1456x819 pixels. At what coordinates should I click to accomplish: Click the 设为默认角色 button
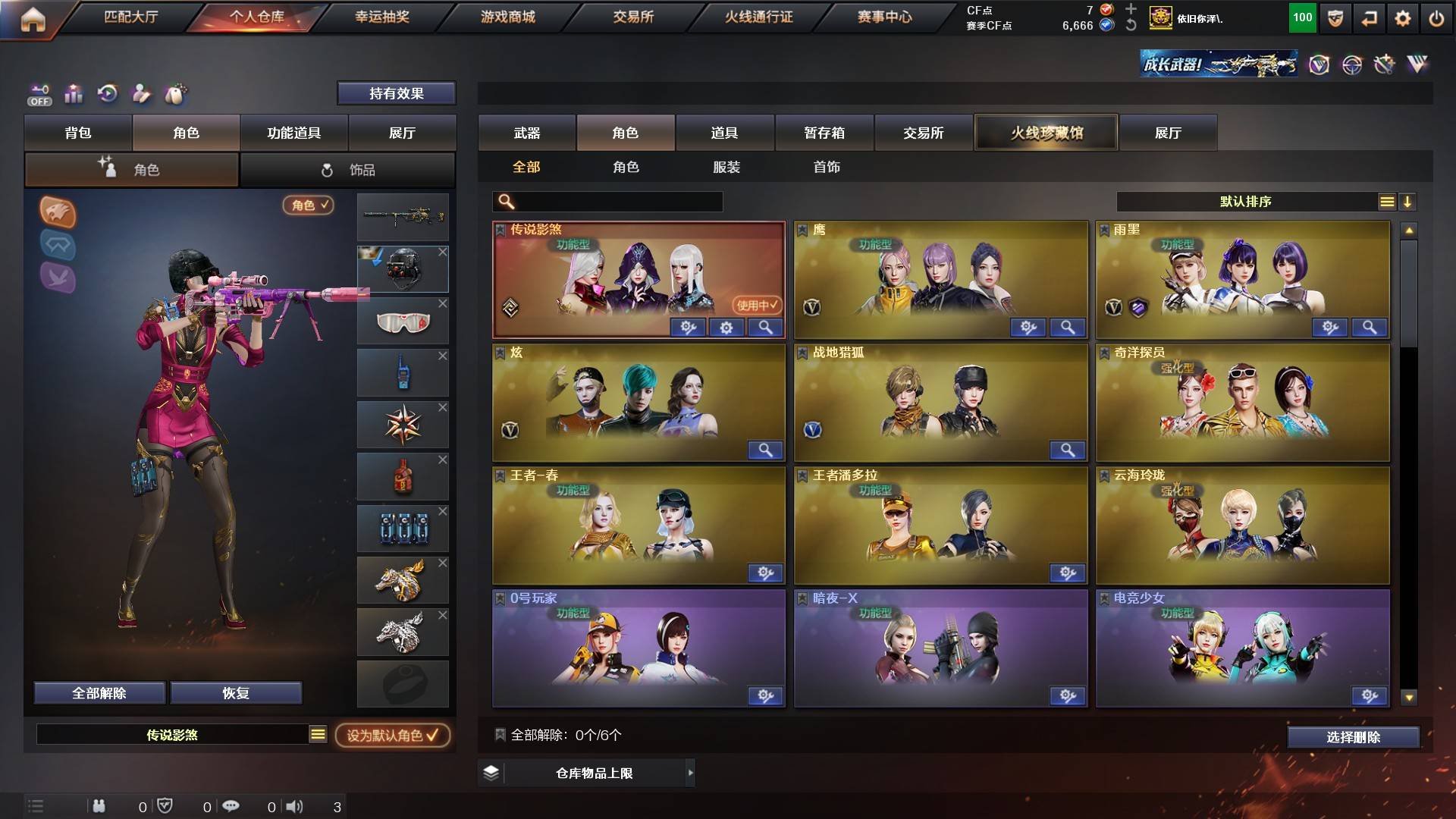coord(391,734)
